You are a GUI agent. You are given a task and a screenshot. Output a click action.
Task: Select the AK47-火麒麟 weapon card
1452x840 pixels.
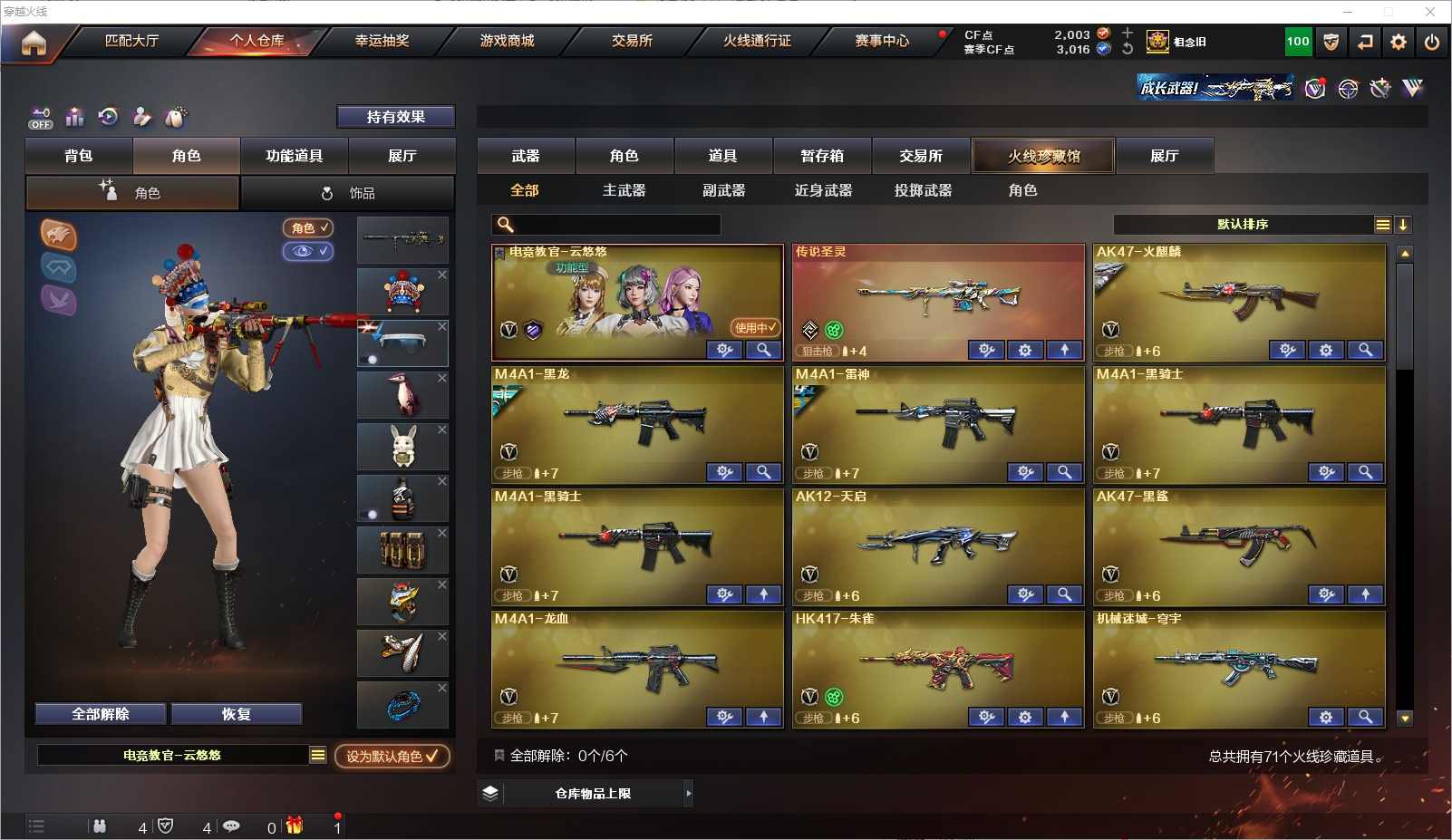pos(1239,294)
